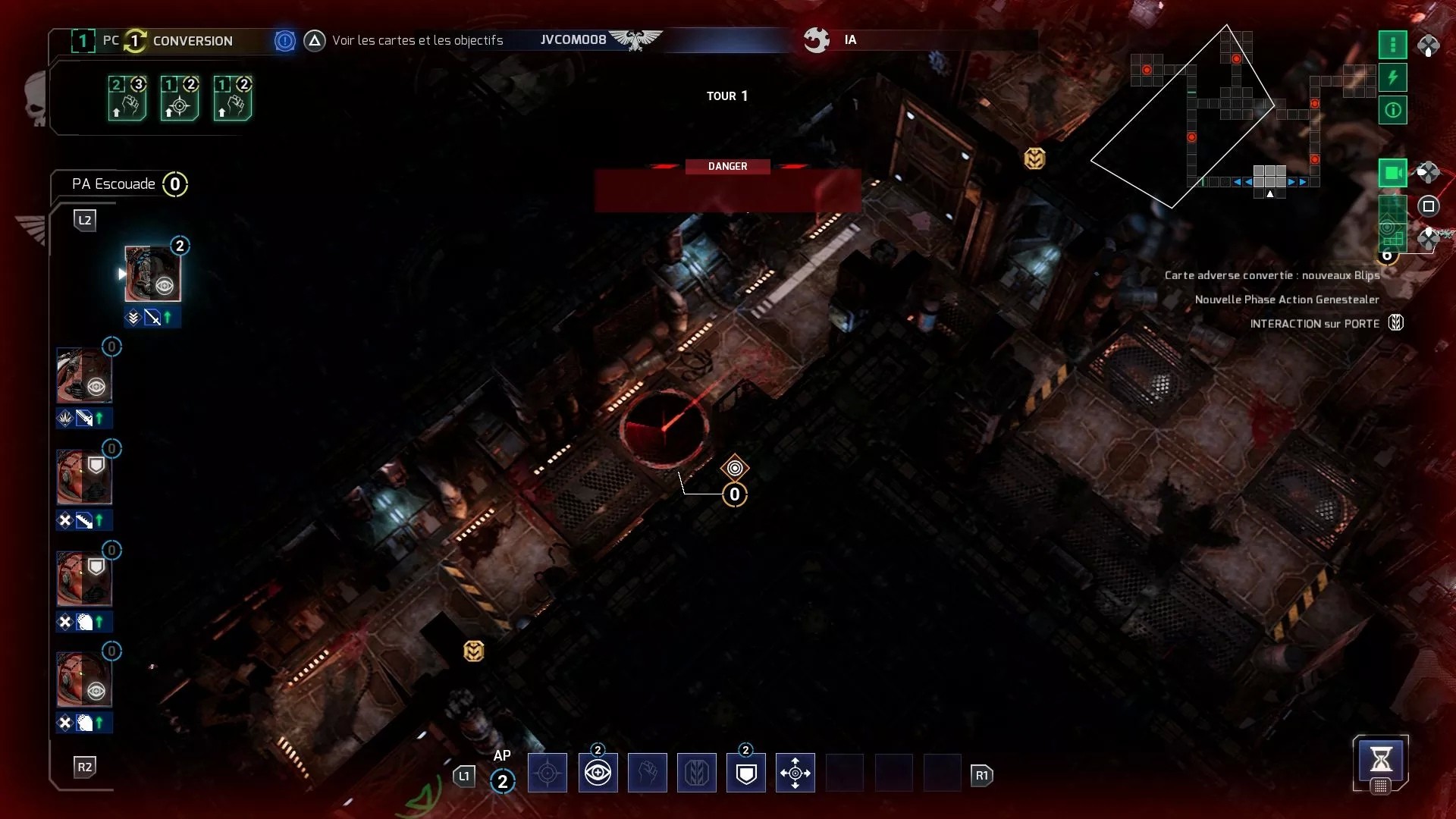
Task: Click Voir les cartes et les objectifs
Action: tap(418, 40)
